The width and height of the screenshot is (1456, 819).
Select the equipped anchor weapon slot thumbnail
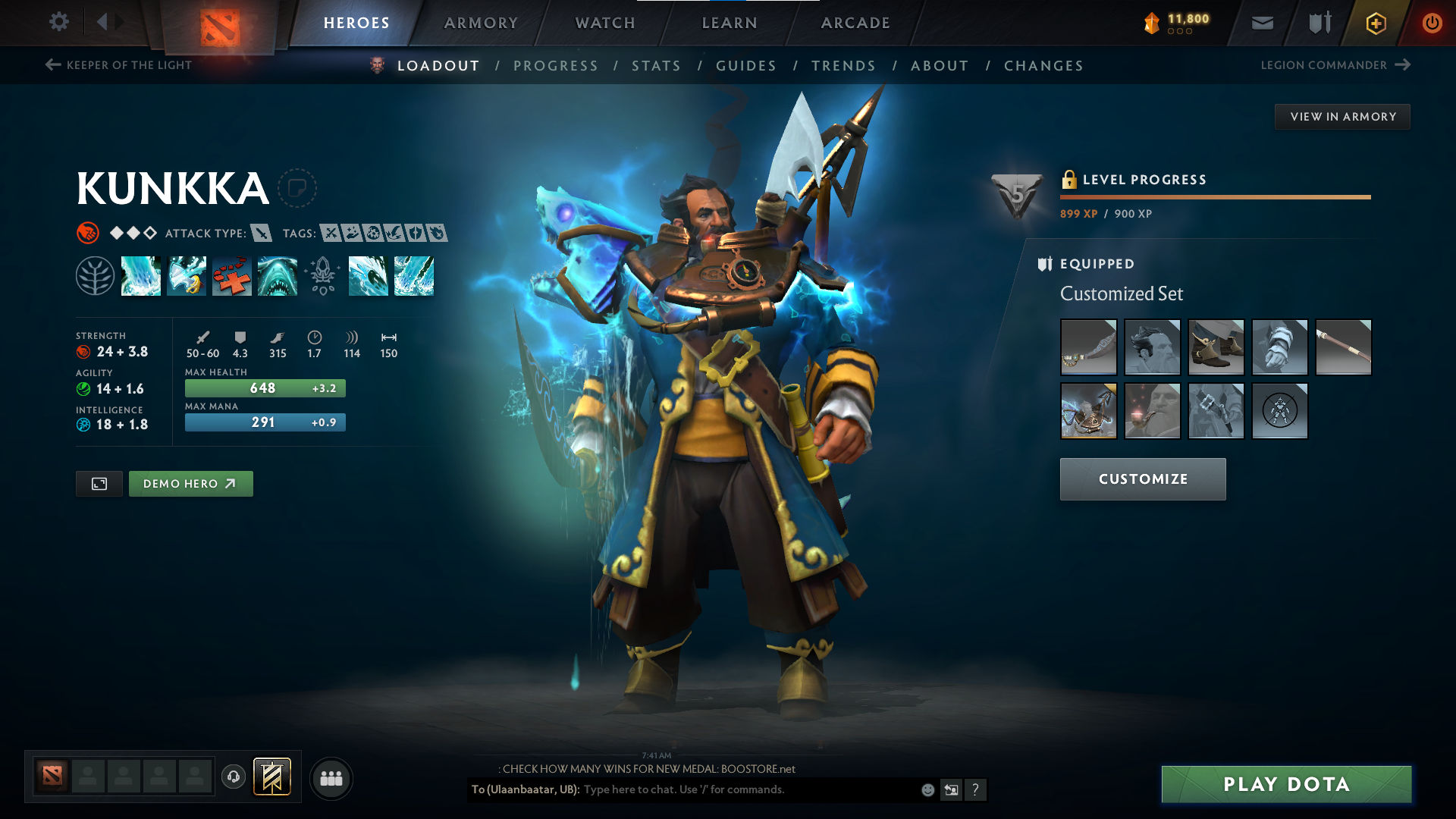1089,411
